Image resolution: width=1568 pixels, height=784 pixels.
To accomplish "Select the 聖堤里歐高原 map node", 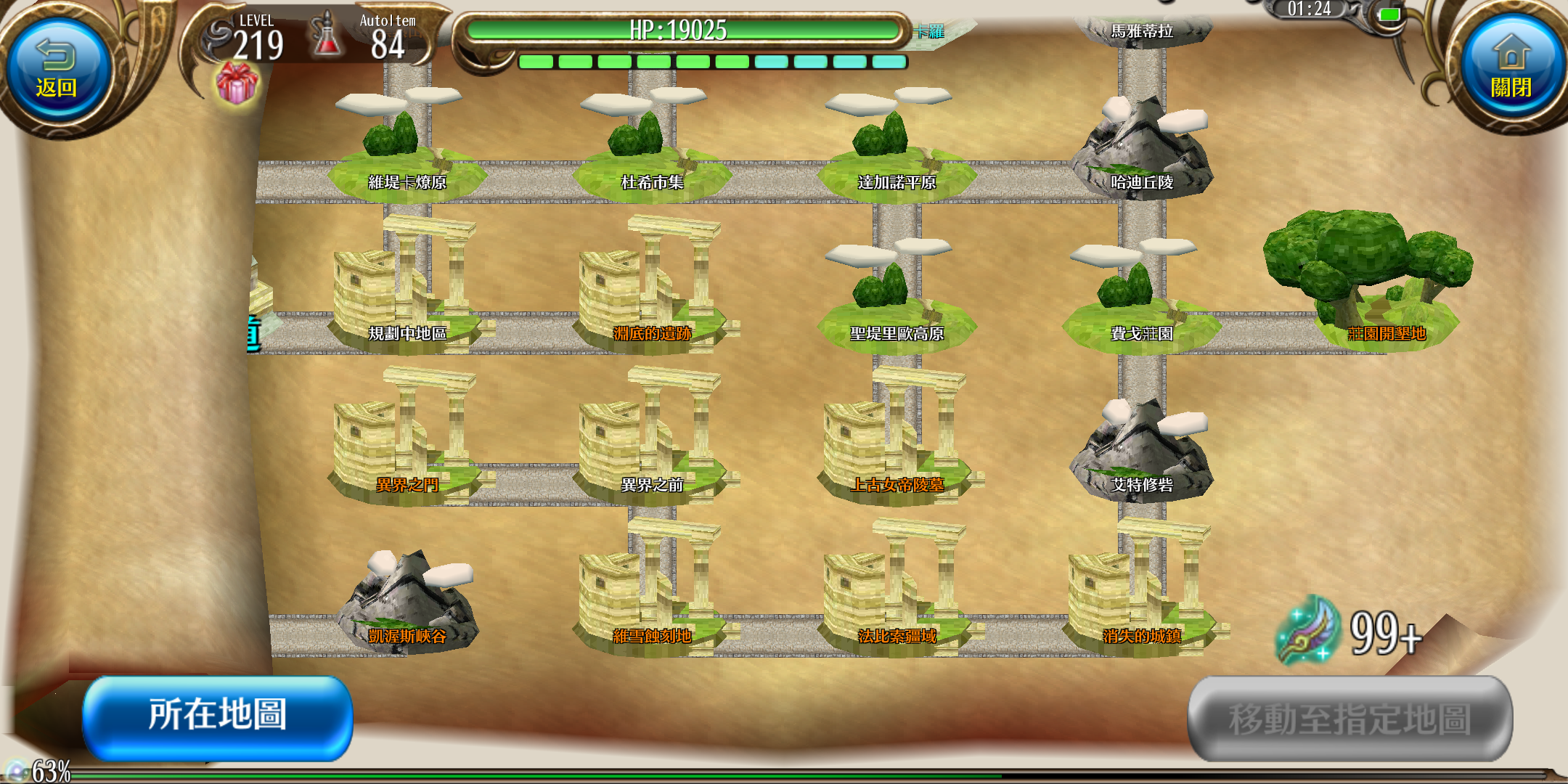I will 897,305.
